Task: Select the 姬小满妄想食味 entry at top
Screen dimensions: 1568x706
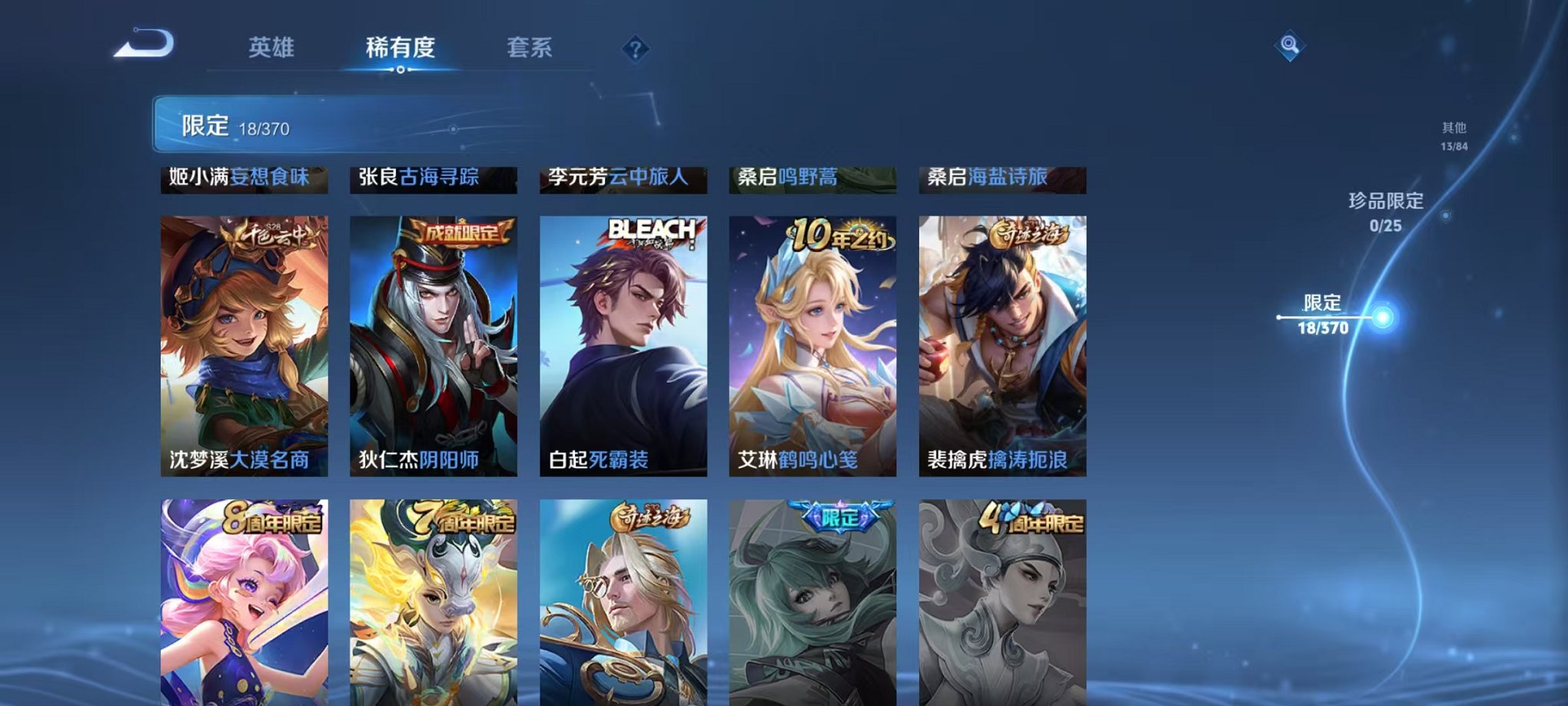Action: tap(243, 178)
